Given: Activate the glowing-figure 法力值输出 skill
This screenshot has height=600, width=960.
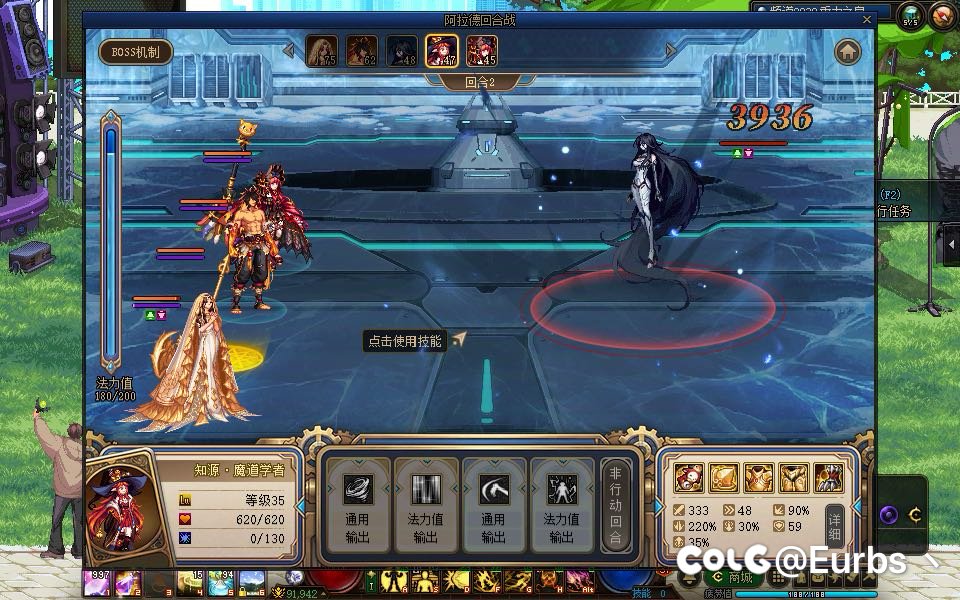Looking at the screenshot, I should (x=561, y=503).
